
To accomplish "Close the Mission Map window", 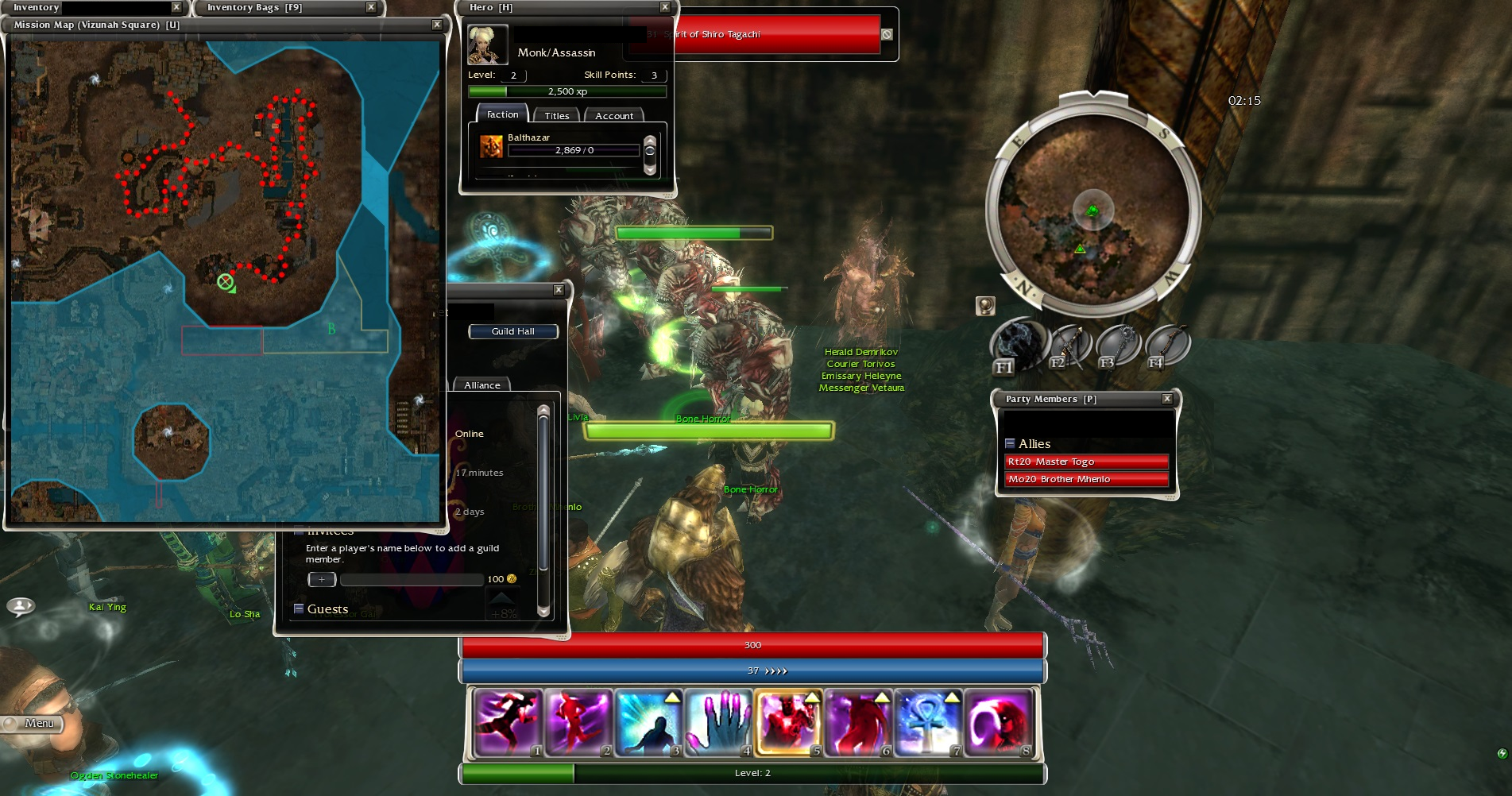I will pyautogui.click(x=436, y=25).
